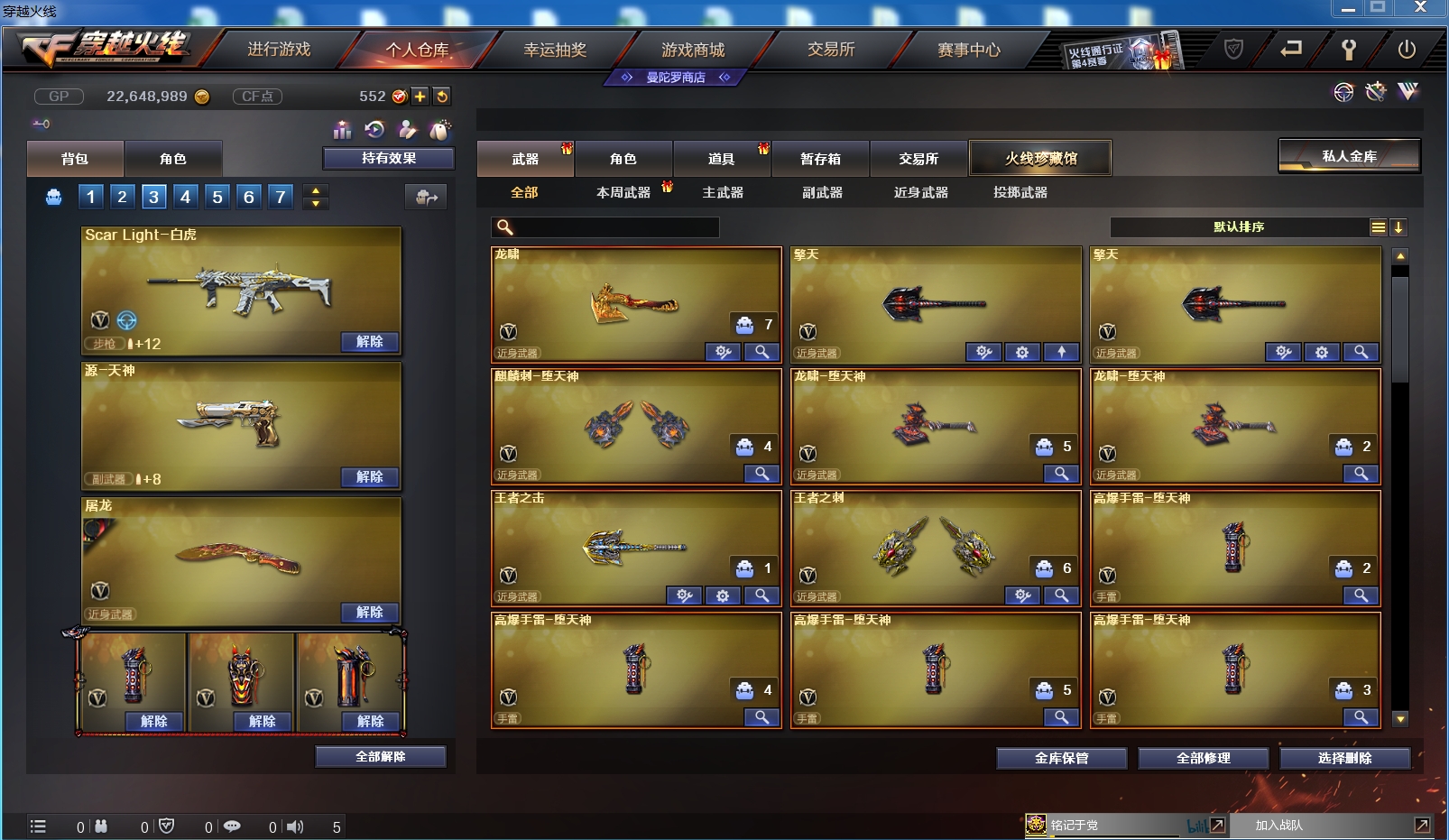Click the 全部解除 button
This screenshot has height=840, width=1449.
(378, 756)
